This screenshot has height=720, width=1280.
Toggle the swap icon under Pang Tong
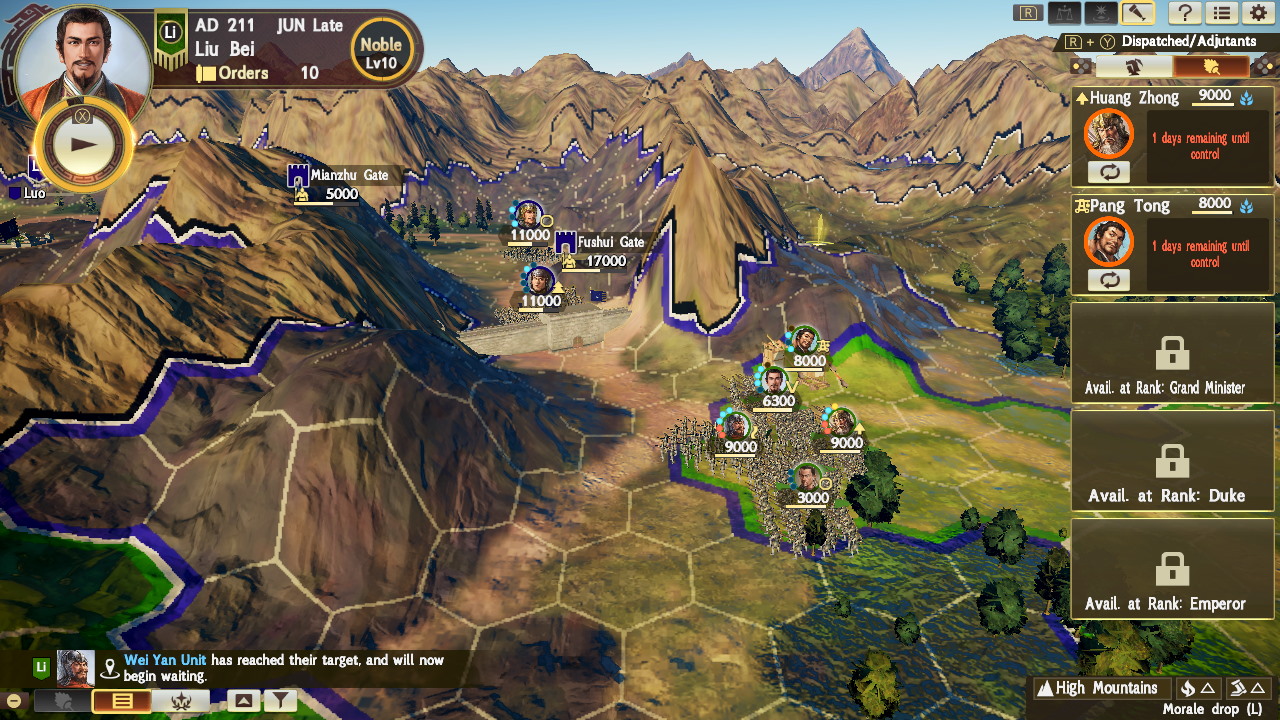(1109, 281)
